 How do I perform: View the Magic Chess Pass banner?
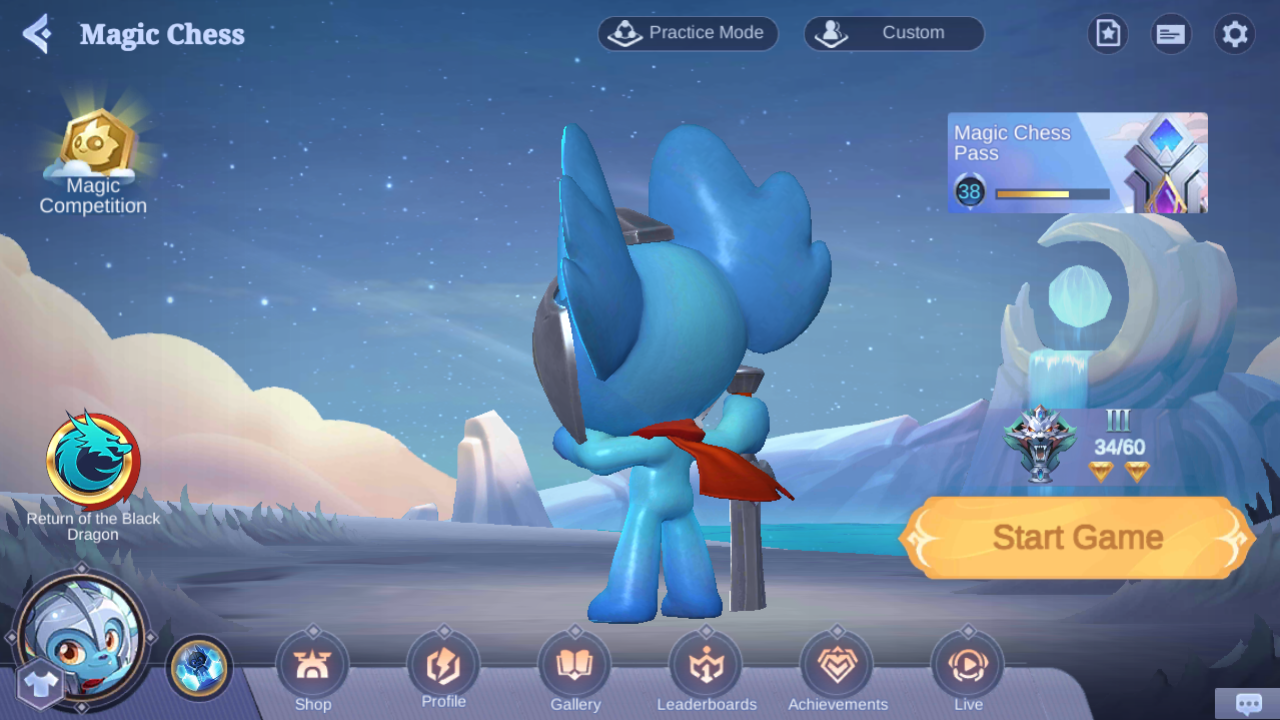[1077, 163]
